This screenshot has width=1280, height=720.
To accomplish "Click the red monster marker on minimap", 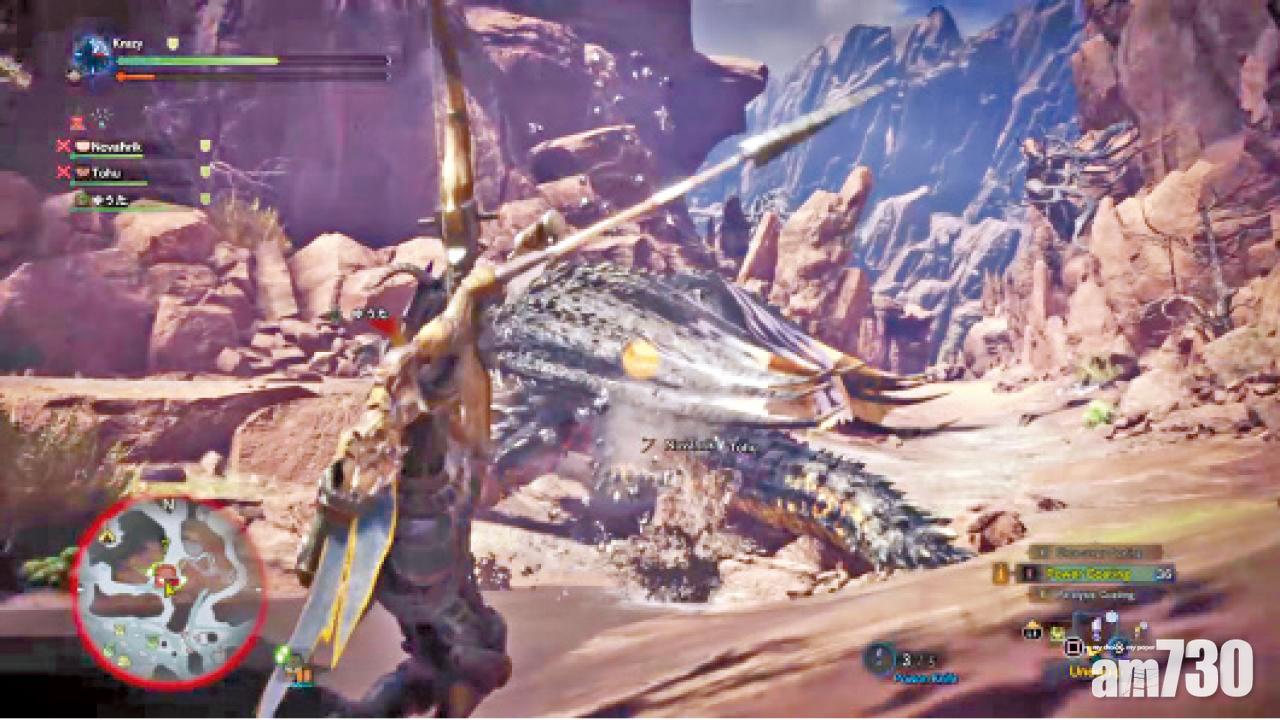I will tap(167, 574).
